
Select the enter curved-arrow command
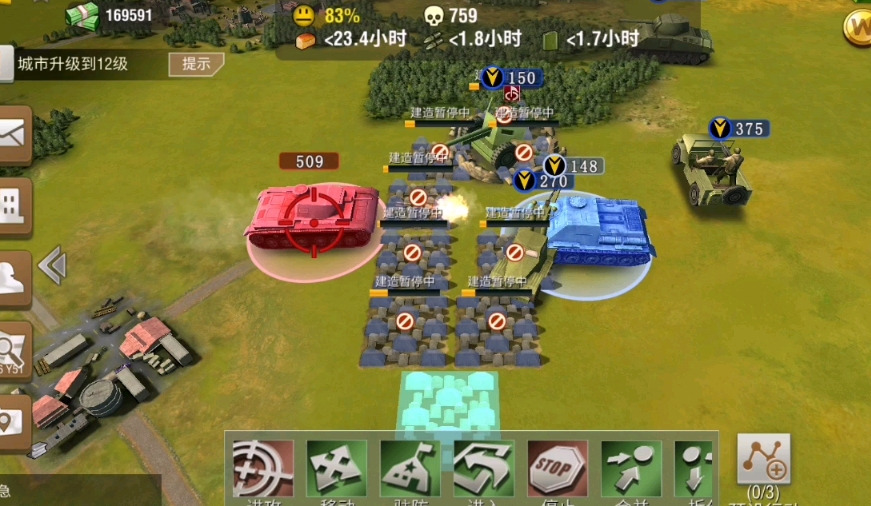pos(484,468)
